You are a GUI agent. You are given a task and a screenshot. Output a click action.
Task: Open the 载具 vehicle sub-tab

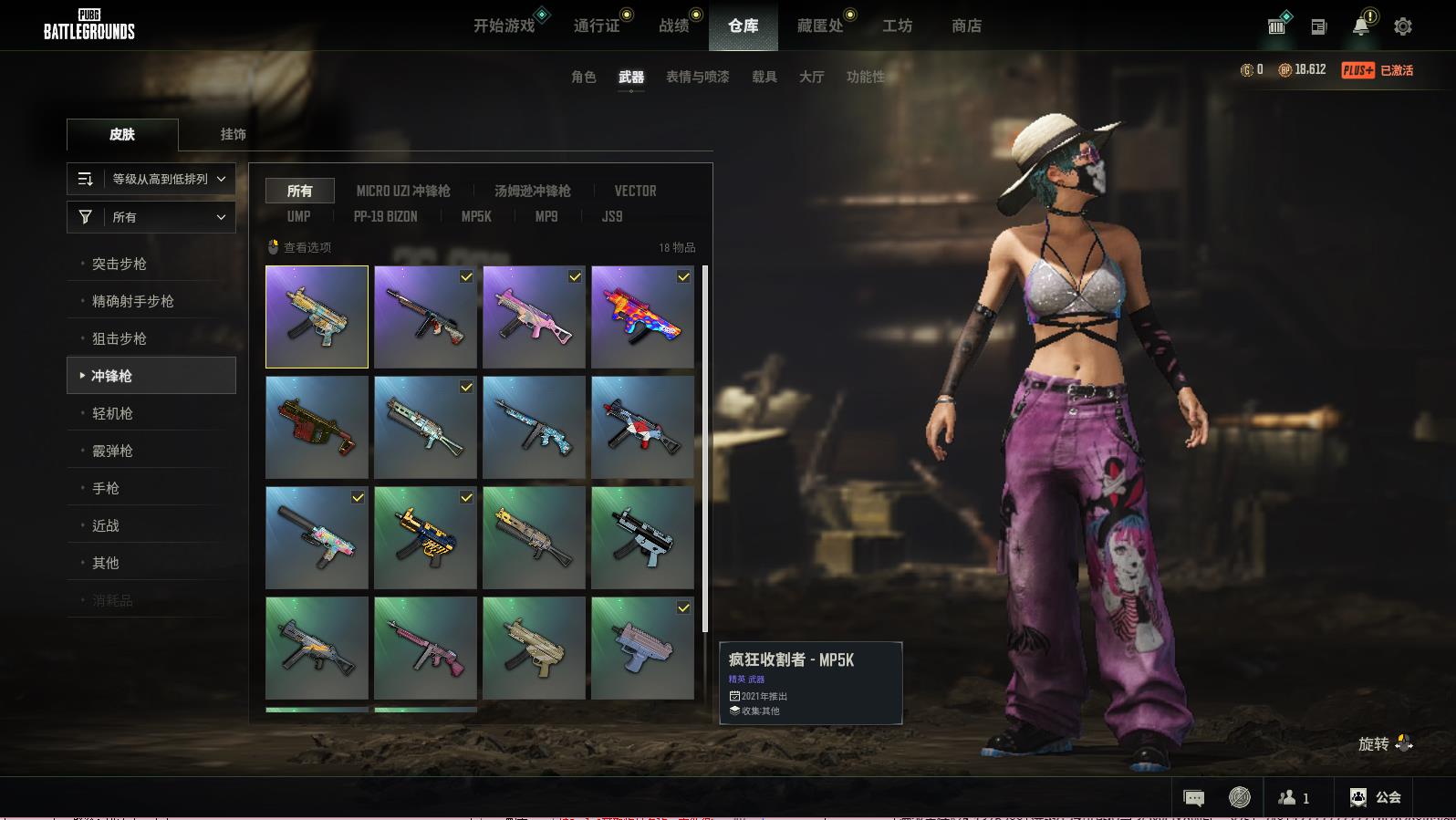coord(764,77)
